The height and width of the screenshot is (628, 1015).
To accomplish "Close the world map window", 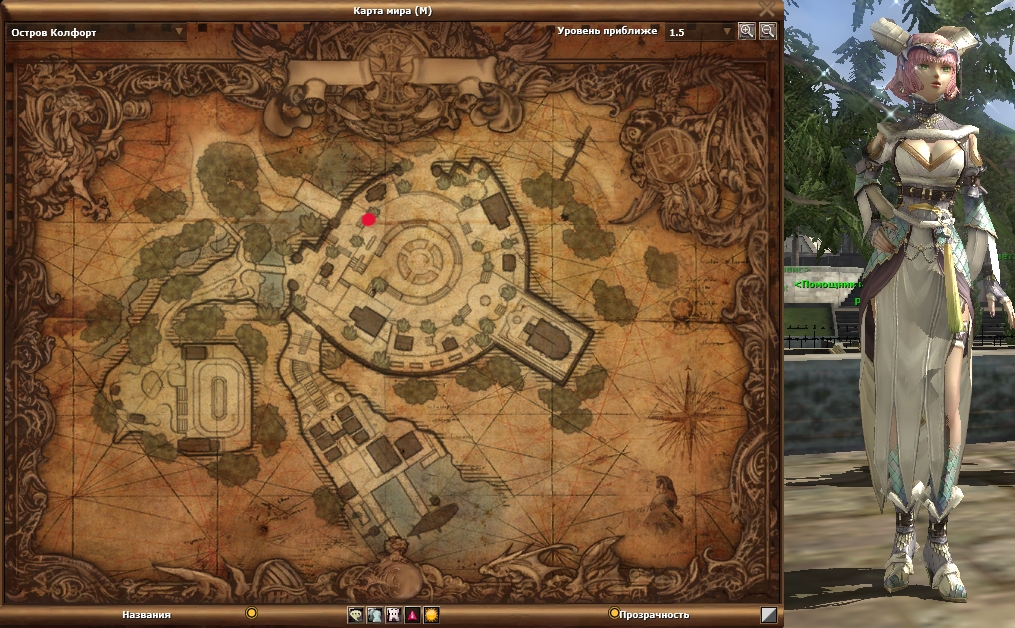I will [767, 10].
